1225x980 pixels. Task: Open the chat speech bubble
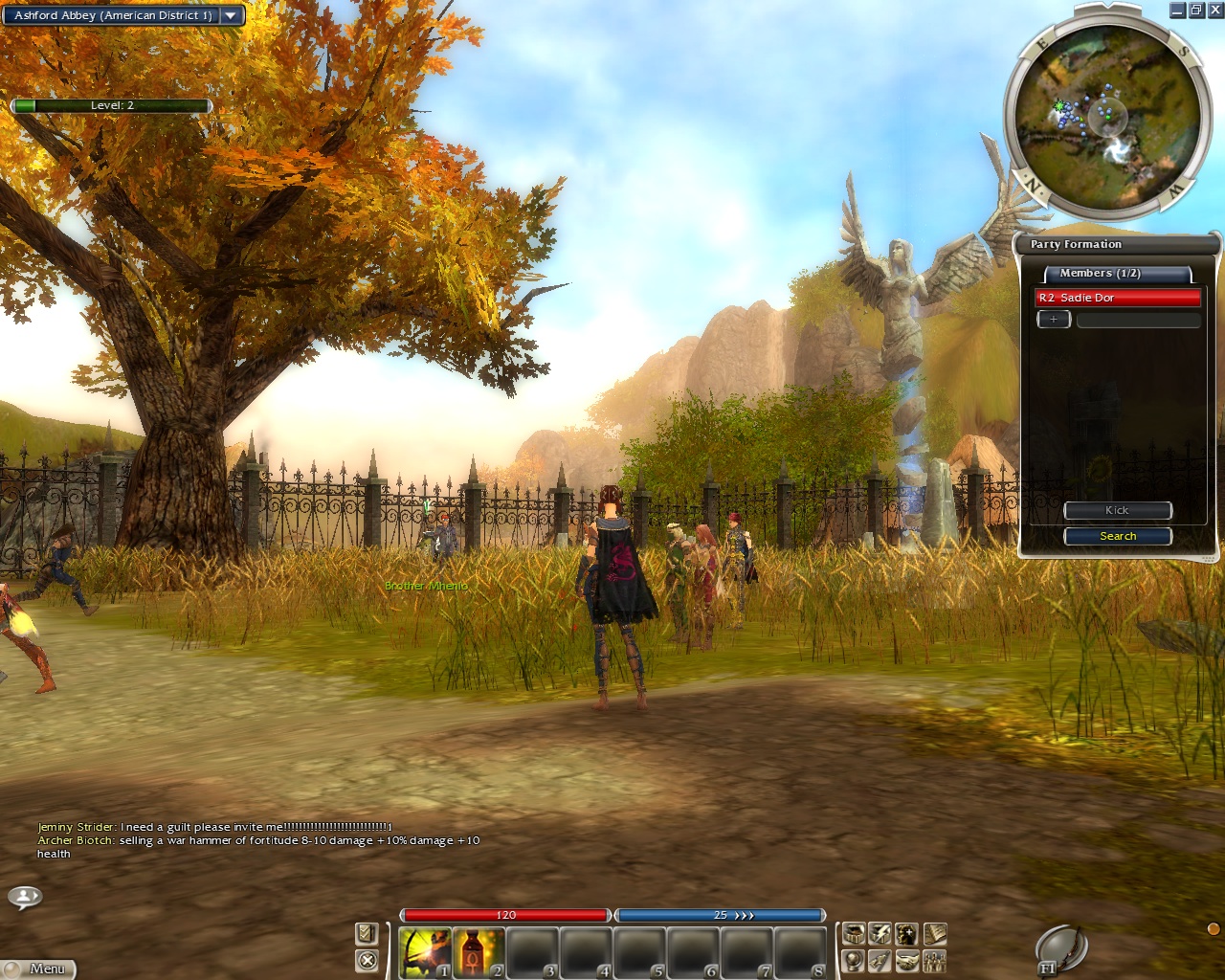coord(25,898)
